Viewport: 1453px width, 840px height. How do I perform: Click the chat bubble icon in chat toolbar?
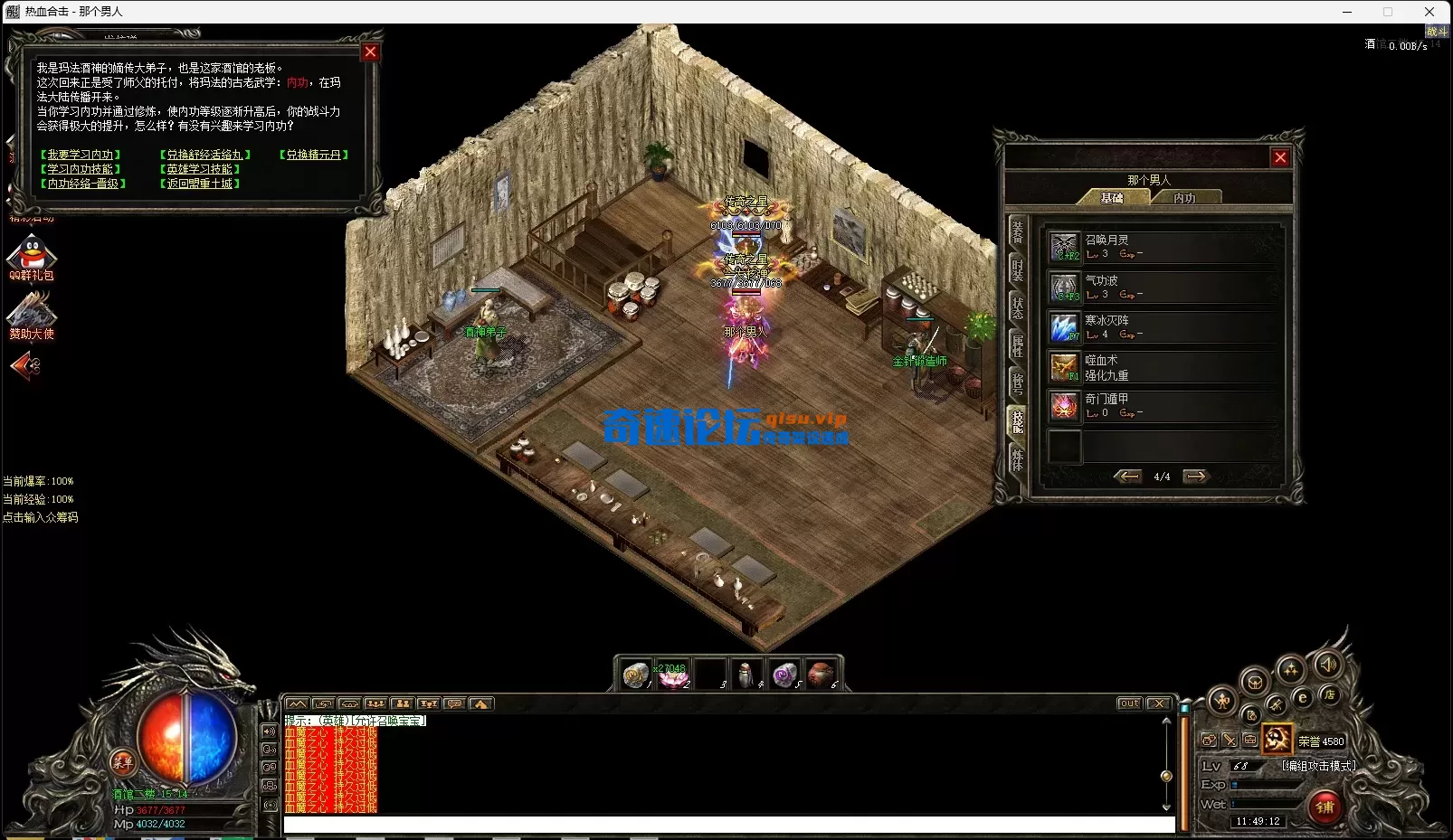457,703
